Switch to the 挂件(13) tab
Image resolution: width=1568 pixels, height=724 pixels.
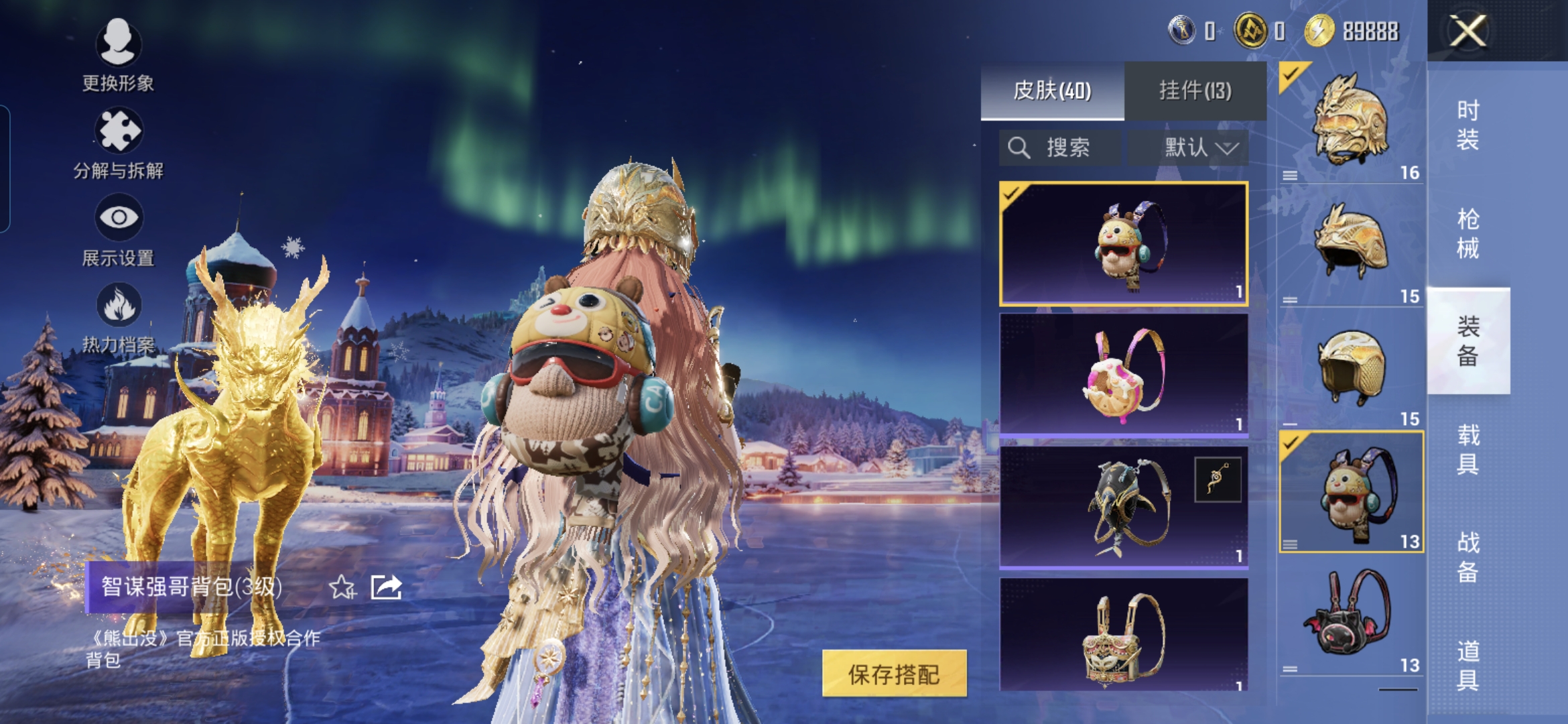coord(1195,90)
